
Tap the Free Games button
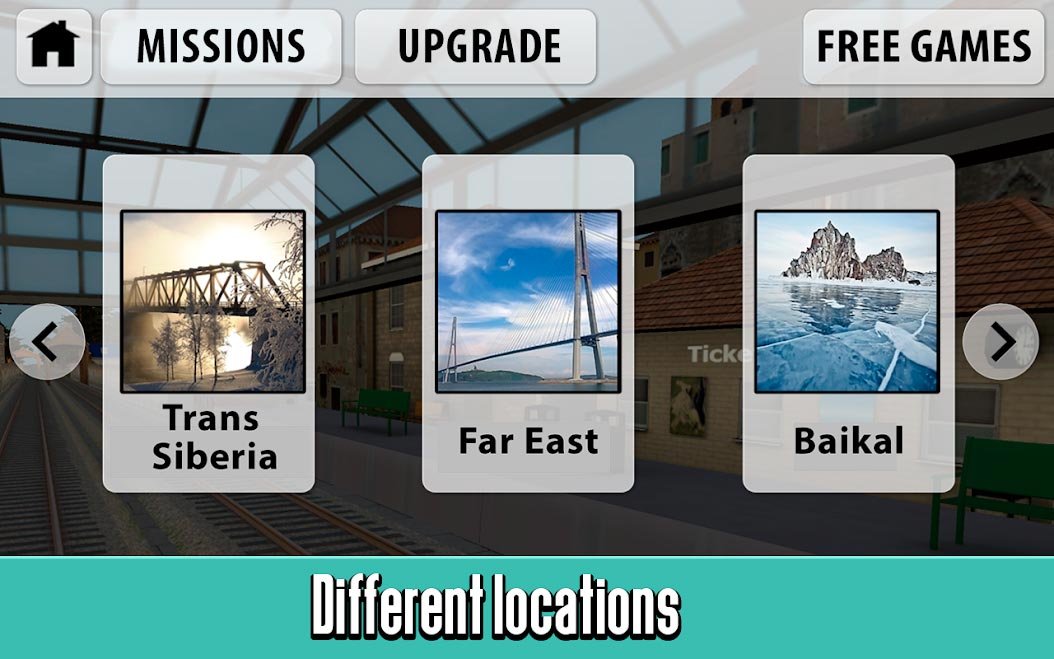pyautogui.click(x=923, y=46)
